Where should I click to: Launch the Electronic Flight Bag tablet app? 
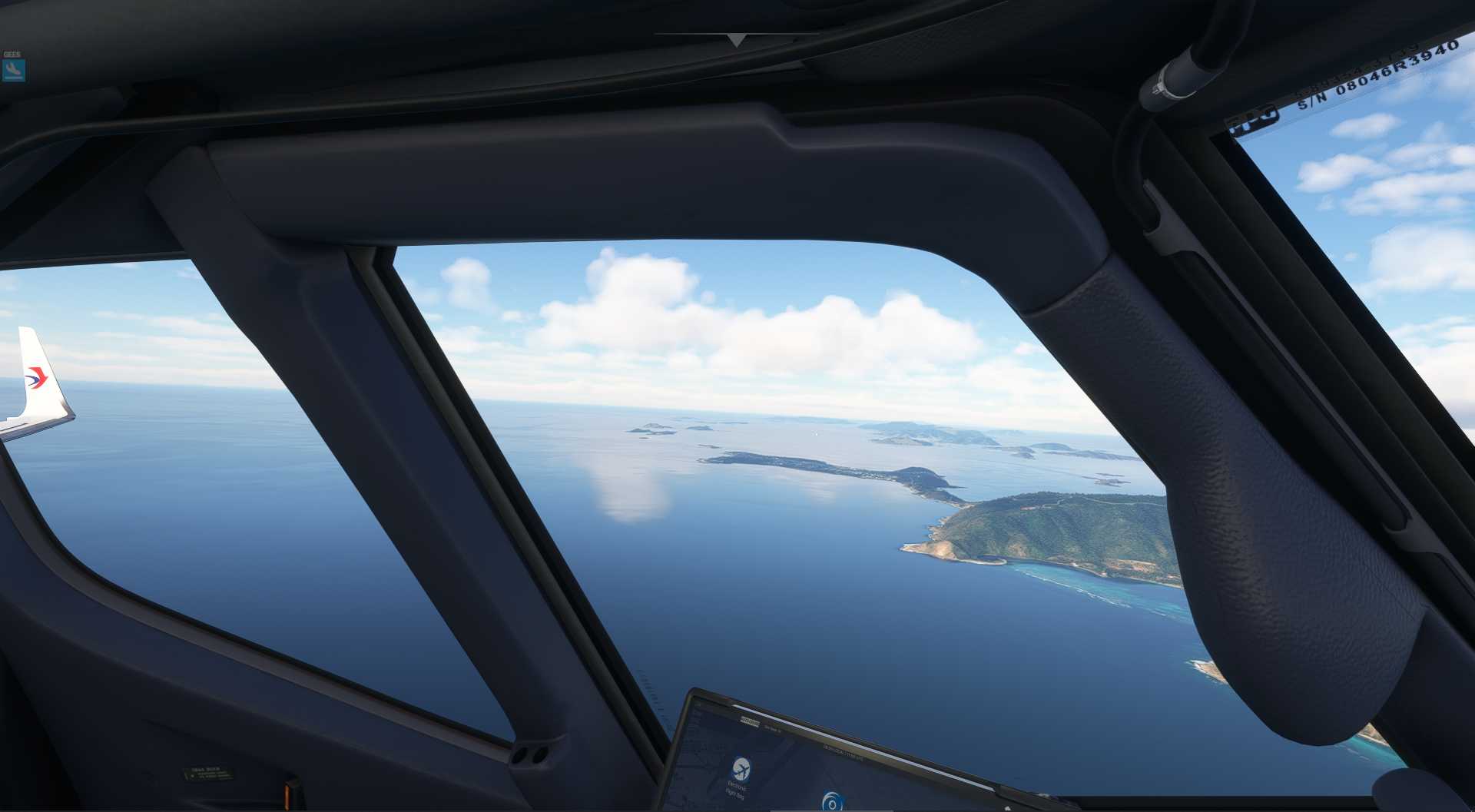(741, 769)
